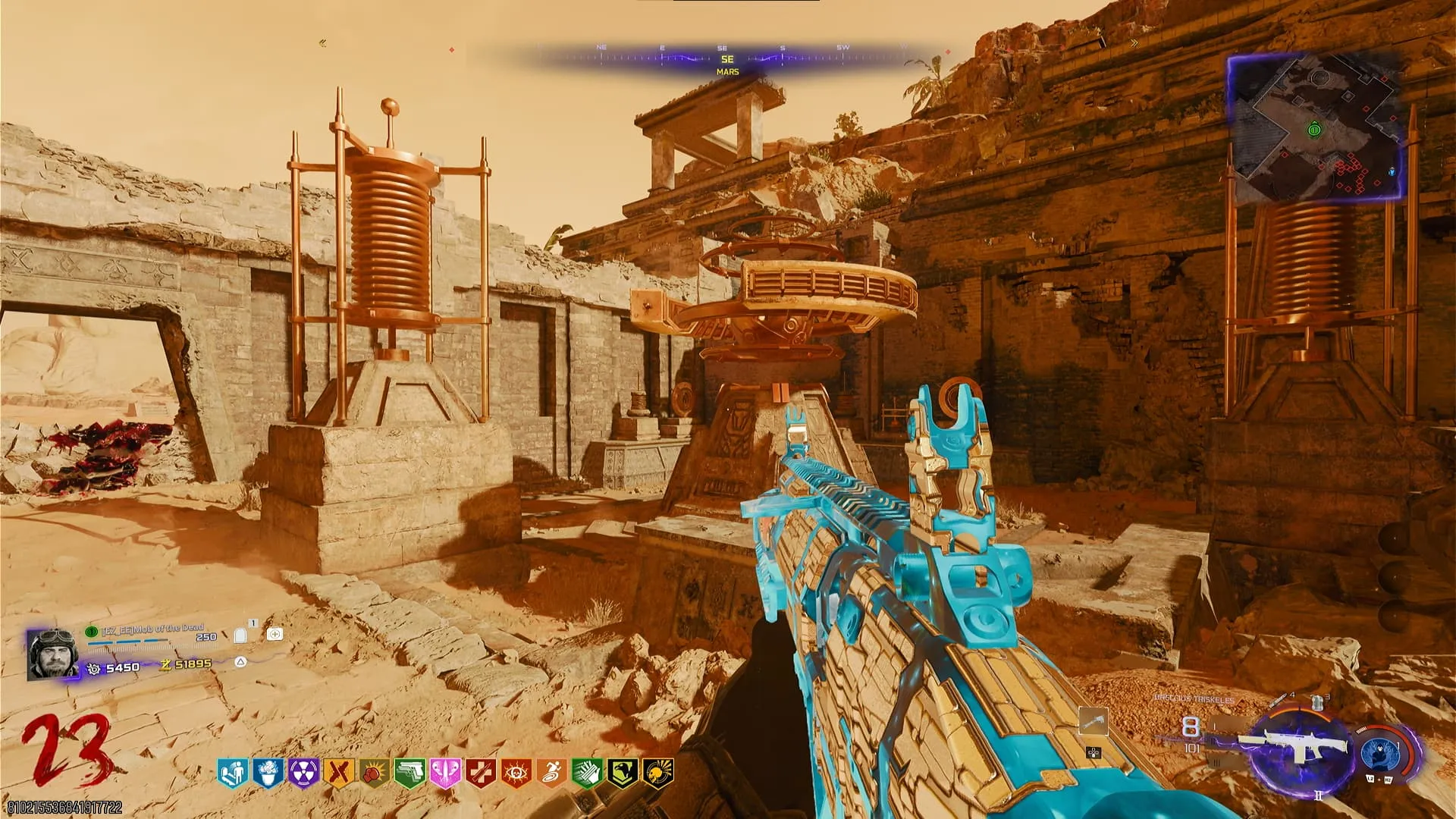Select the orange running-figure perk icon
The image size is (1456, 819).
pyautogui.click(x=552, y=773)
